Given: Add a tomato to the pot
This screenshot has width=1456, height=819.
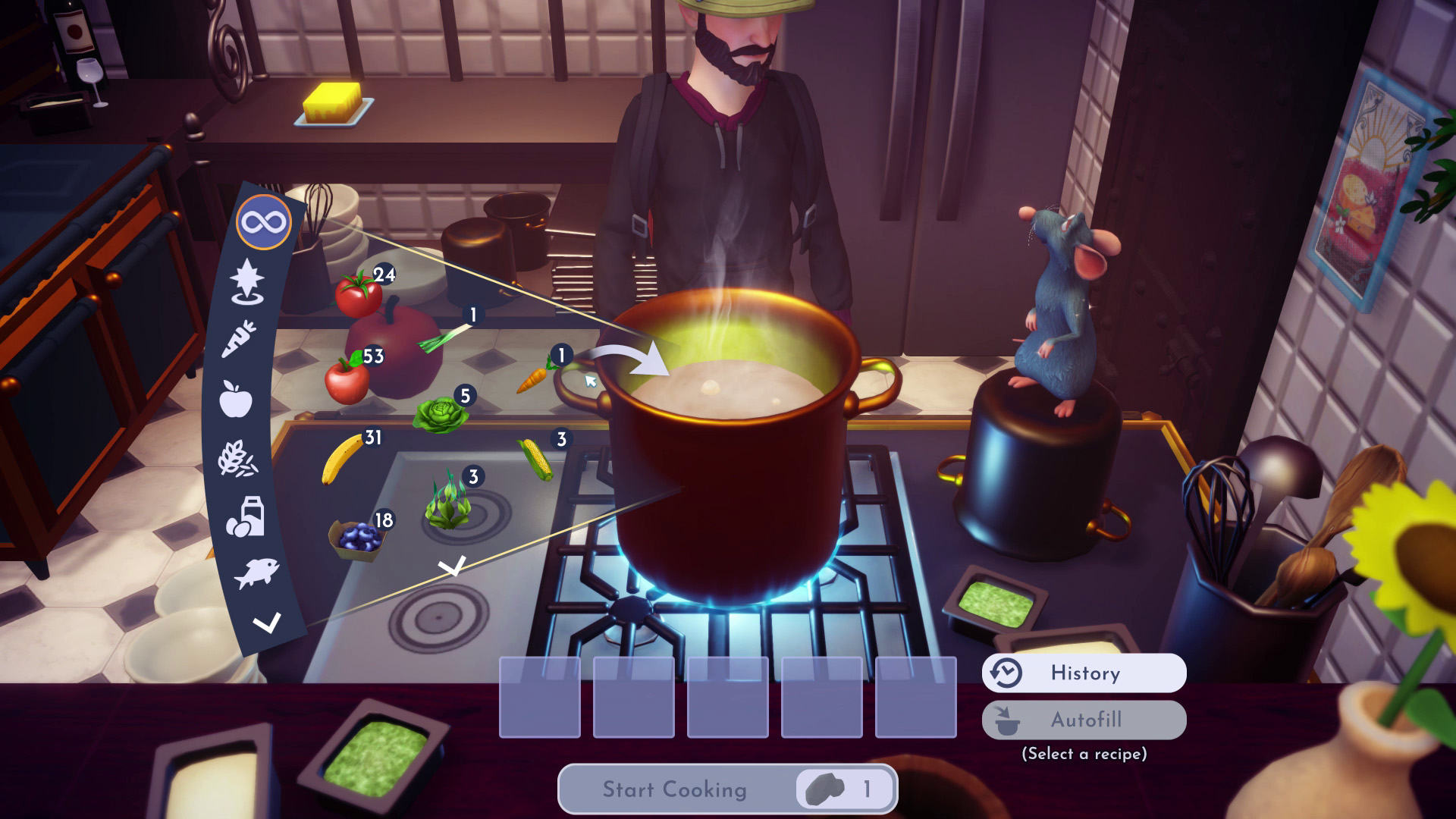Looking at the screenshot, I should pyautogui.click(x=359, y=294).
